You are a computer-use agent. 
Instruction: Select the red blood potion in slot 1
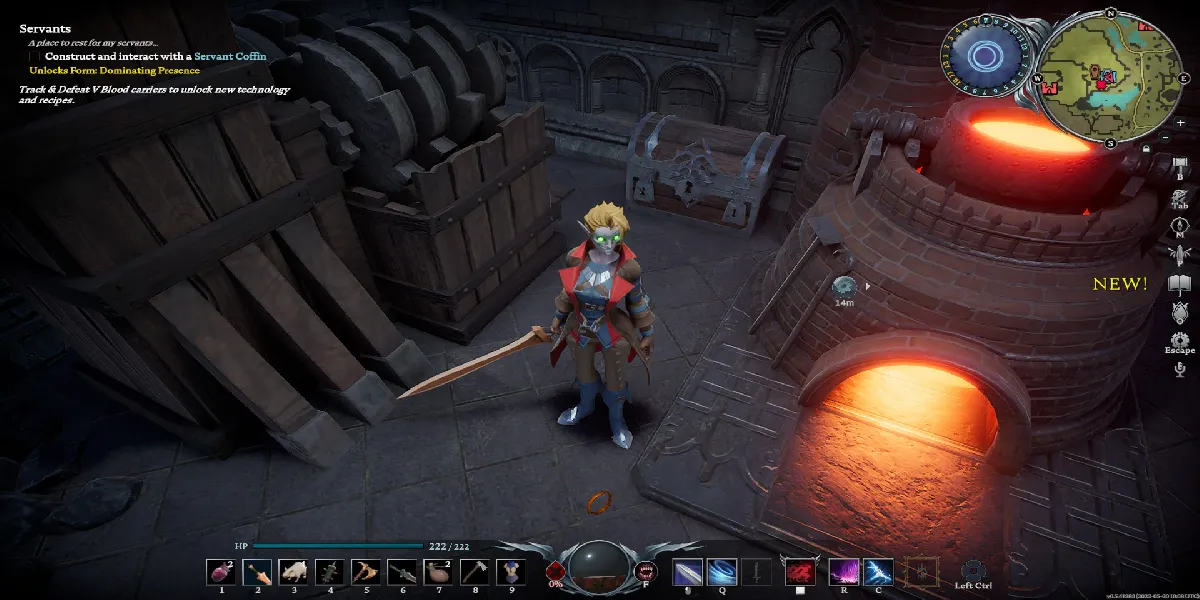222,572
